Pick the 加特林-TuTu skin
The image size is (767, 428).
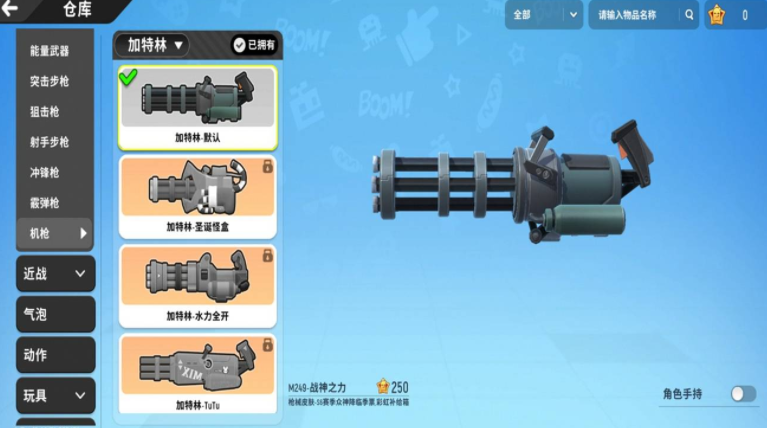coord(197,374)
